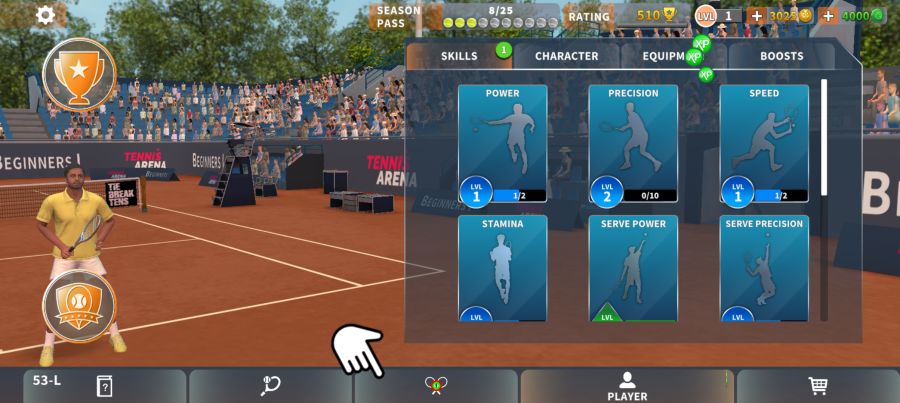Add coins with the plus button

756,16
